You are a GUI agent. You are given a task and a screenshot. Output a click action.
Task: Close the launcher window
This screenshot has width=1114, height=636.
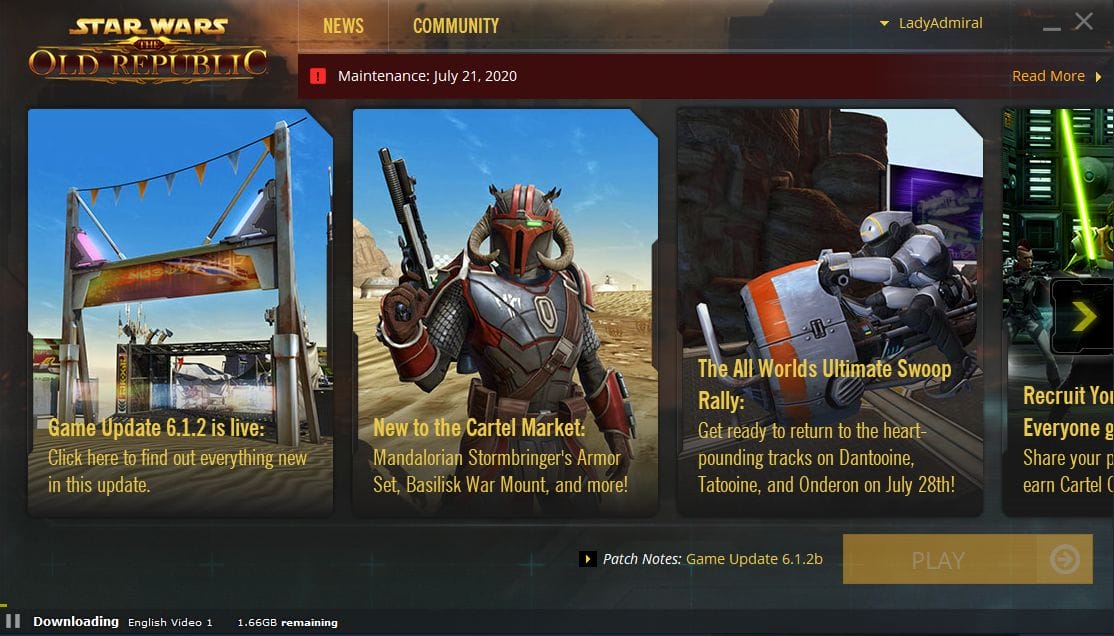pyautogui.click(x=1084, y=21)
